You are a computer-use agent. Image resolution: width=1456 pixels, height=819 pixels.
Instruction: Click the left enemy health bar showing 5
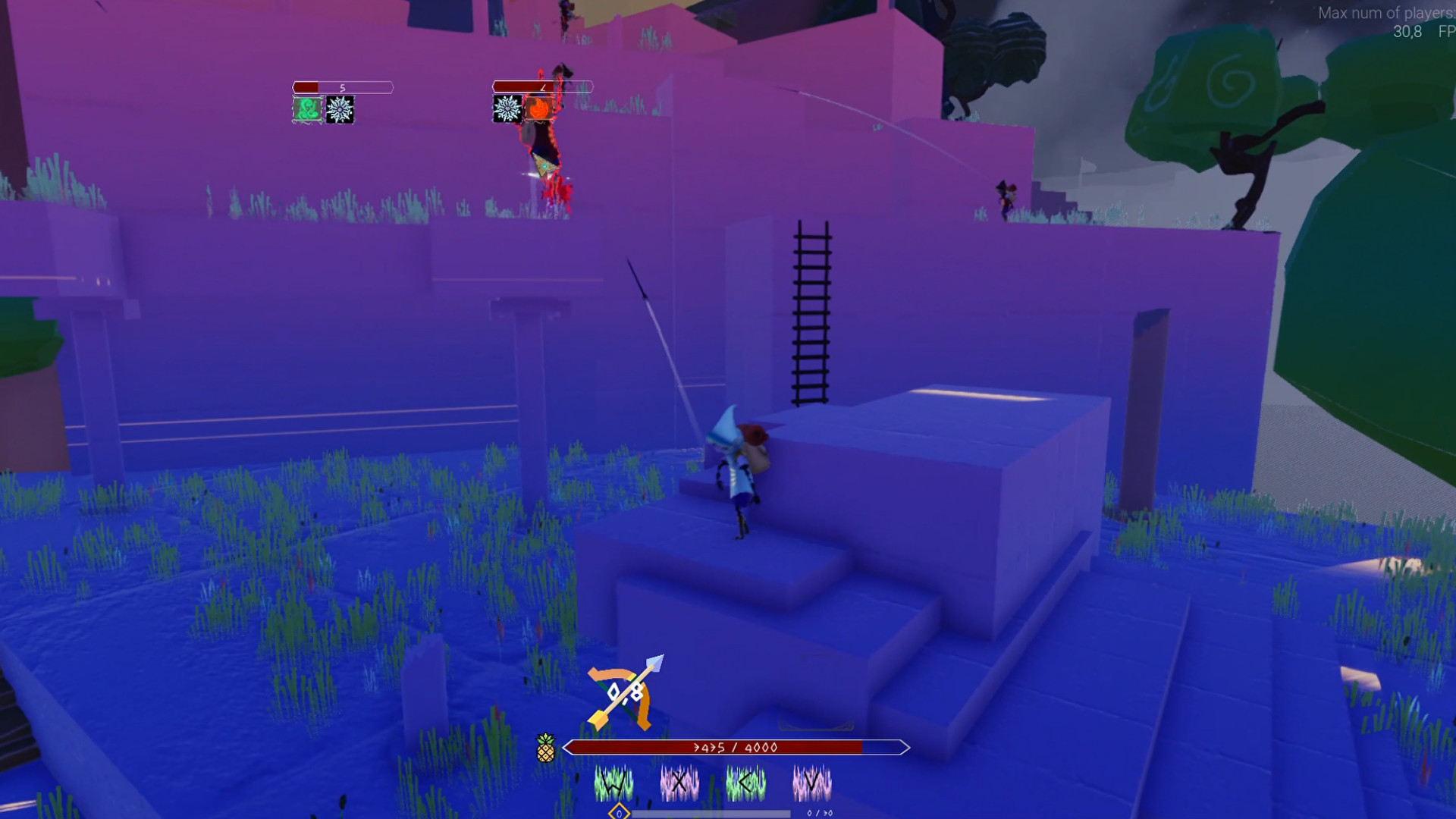click(343, 86)
